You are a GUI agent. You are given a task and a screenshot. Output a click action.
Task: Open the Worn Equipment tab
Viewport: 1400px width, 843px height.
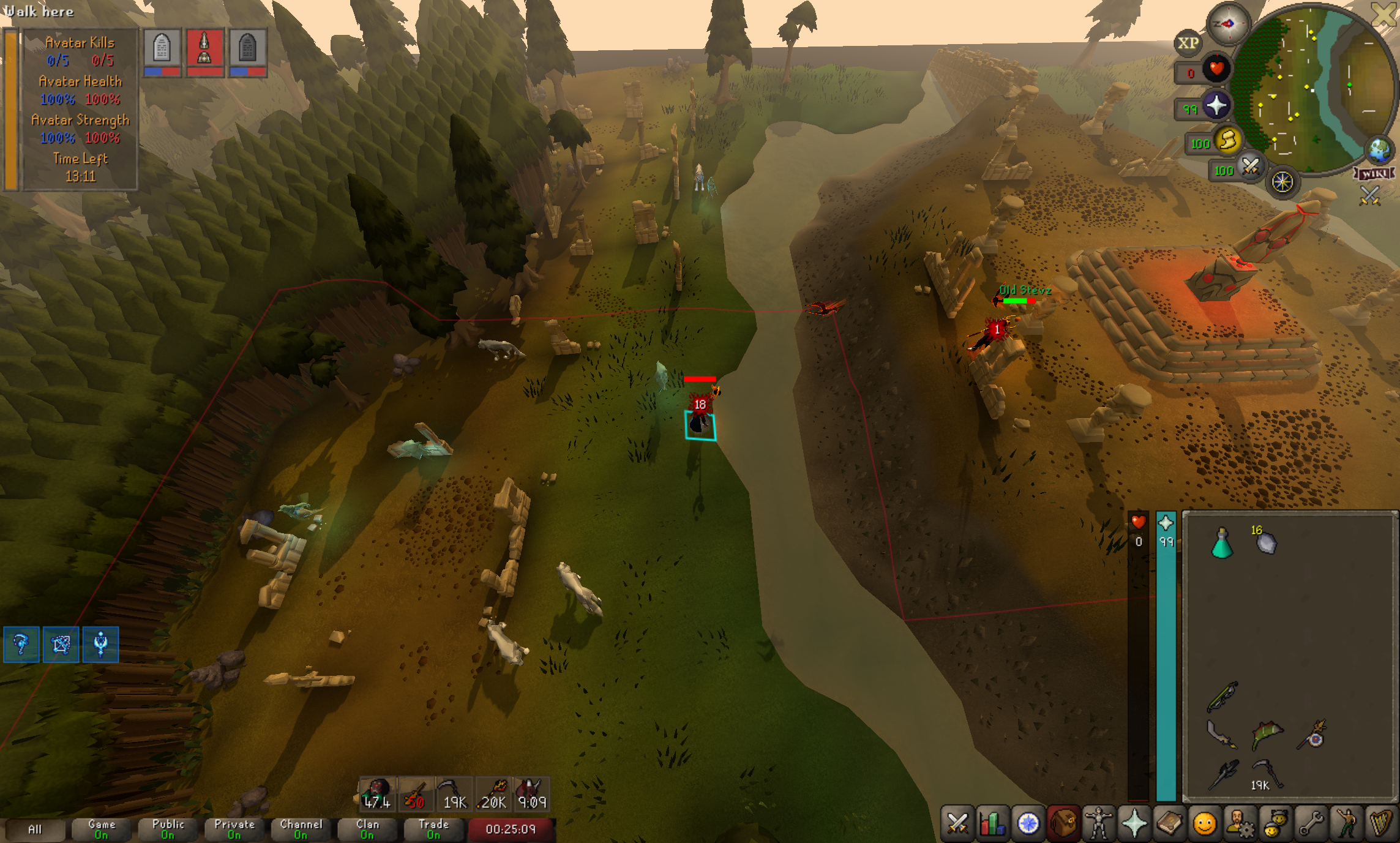[x=1099, y=823]
